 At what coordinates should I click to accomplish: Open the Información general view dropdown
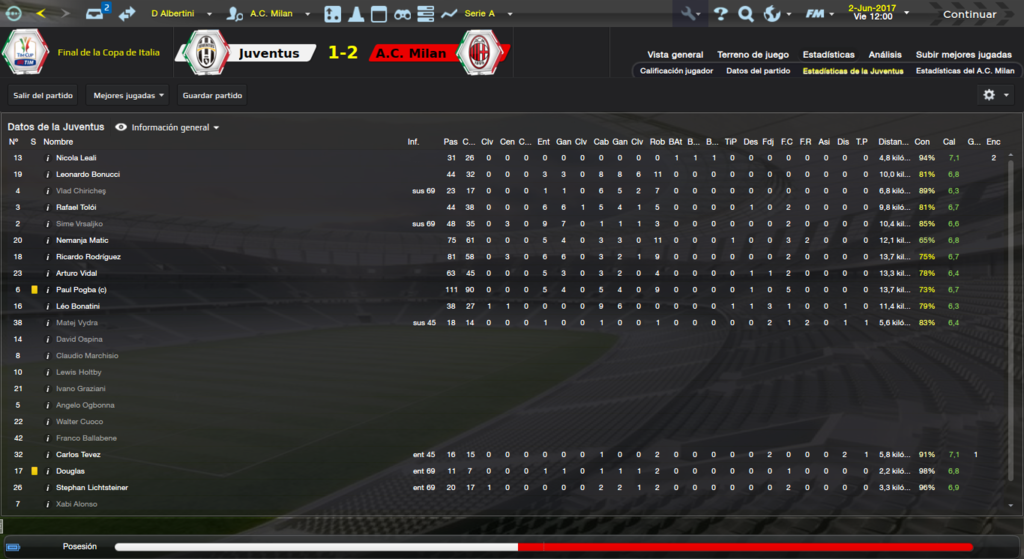click(169, 128)
